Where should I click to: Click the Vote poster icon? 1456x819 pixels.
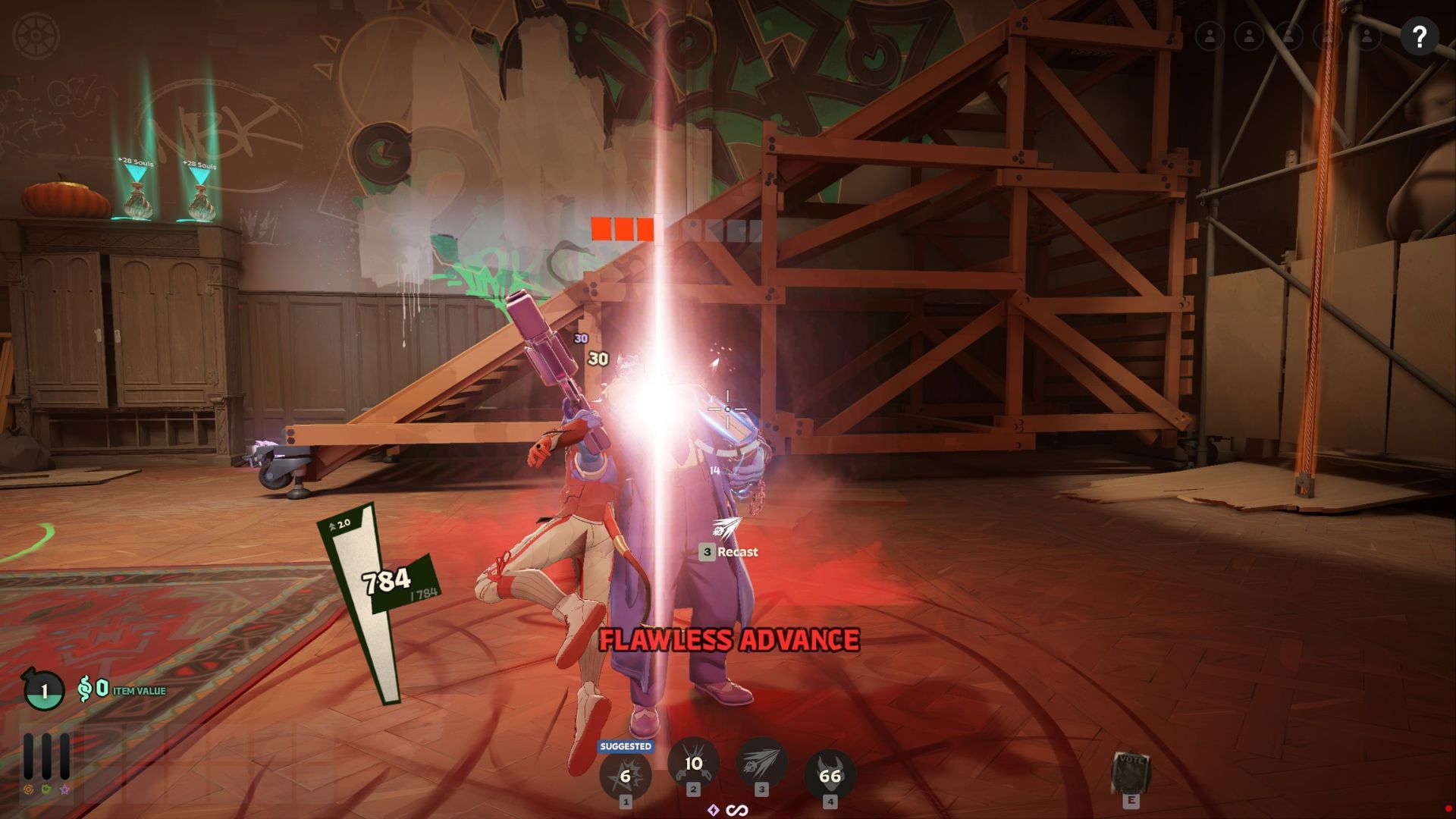point(1131,773)
